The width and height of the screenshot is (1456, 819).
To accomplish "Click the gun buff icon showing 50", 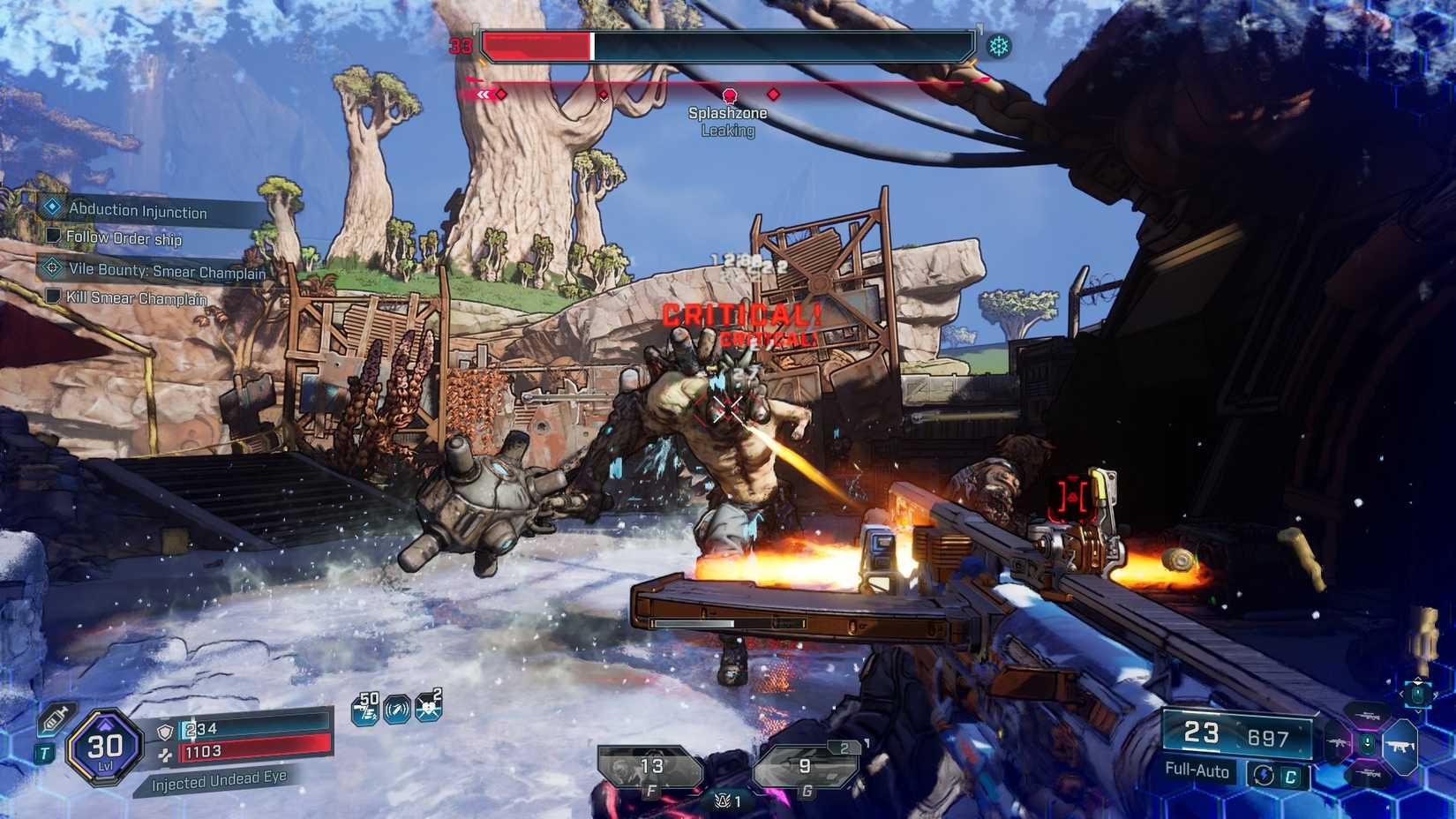I will click(365, 709).
